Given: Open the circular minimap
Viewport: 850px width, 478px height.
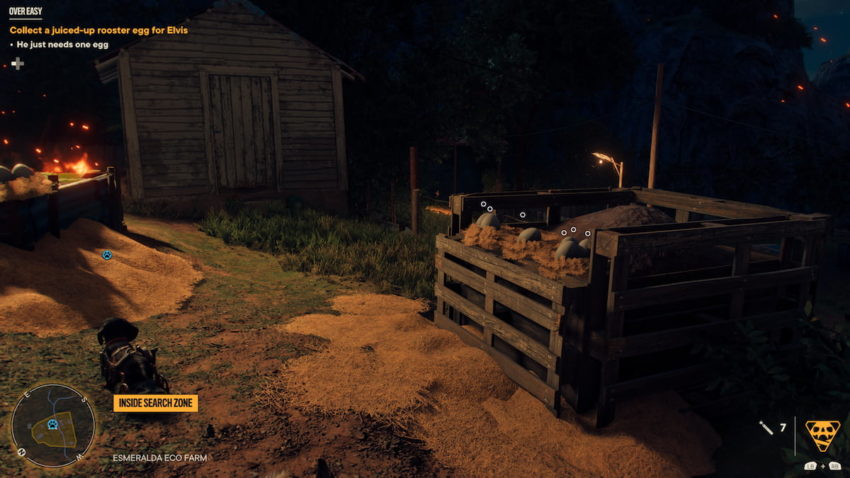Looking at the screenshot, I should (53, 424).
